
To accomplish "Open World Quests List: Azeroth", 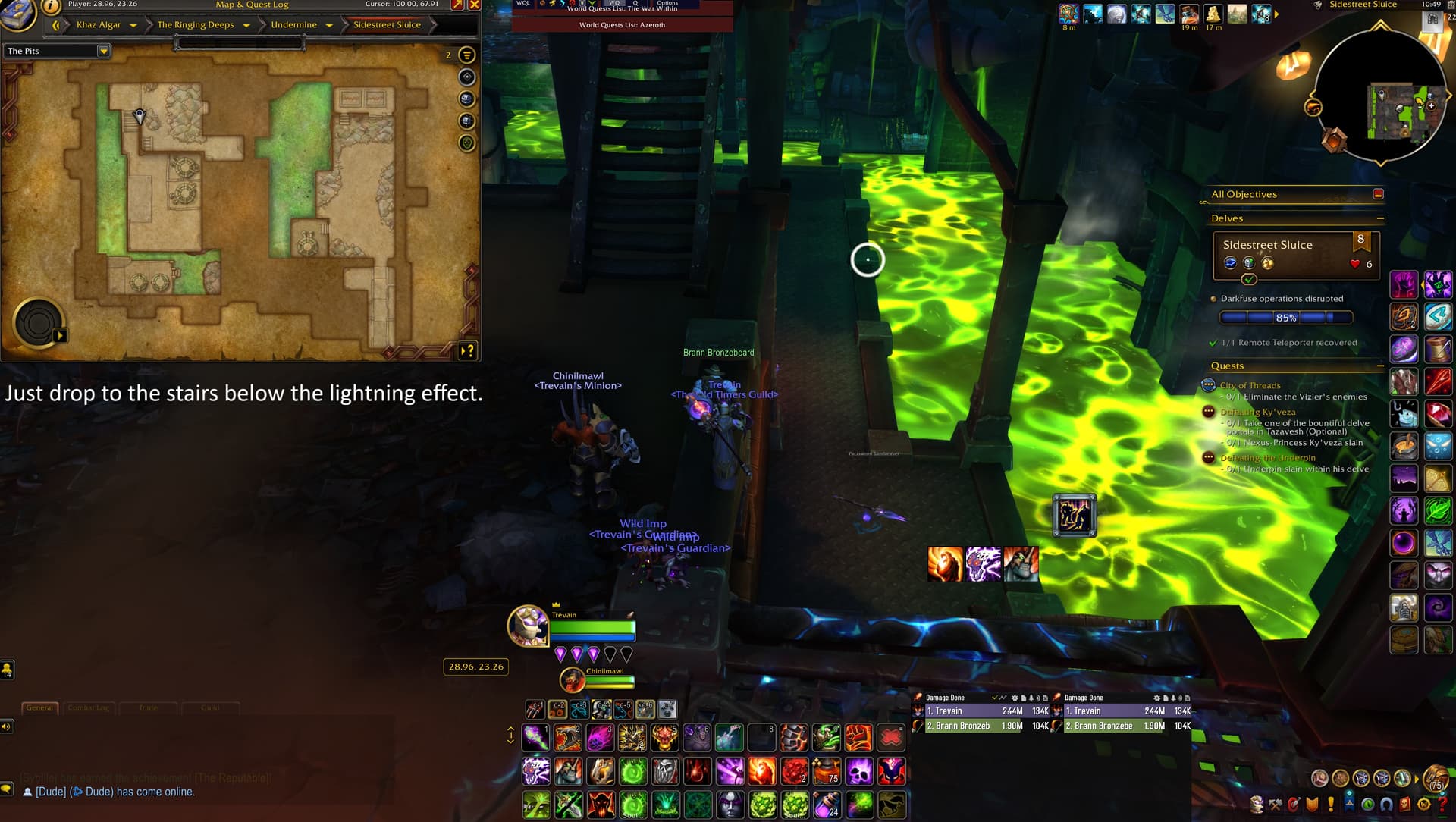I will [622, 25].
